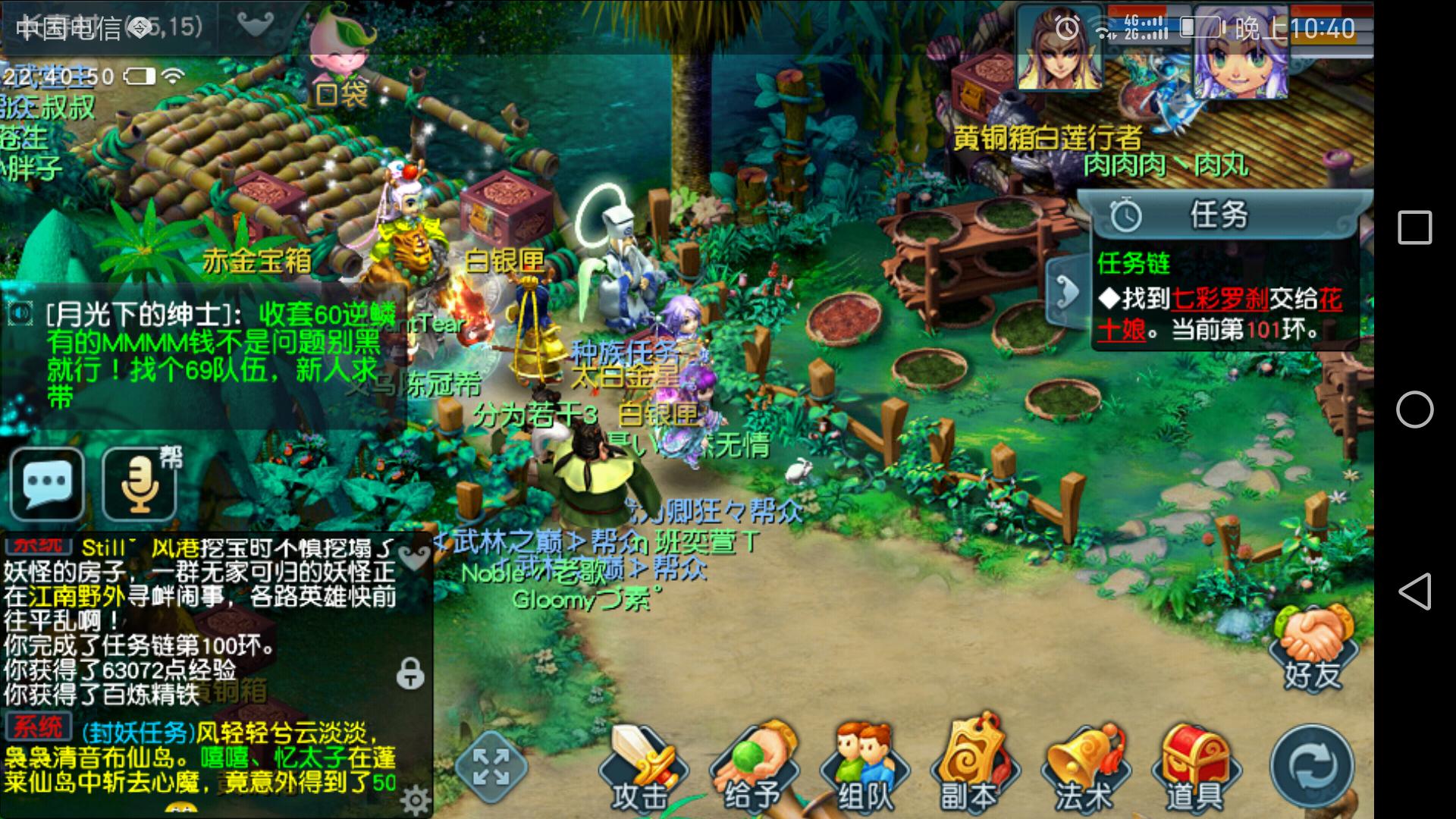
Task: Tap the Android home circle button
Action: [1414, 409]
